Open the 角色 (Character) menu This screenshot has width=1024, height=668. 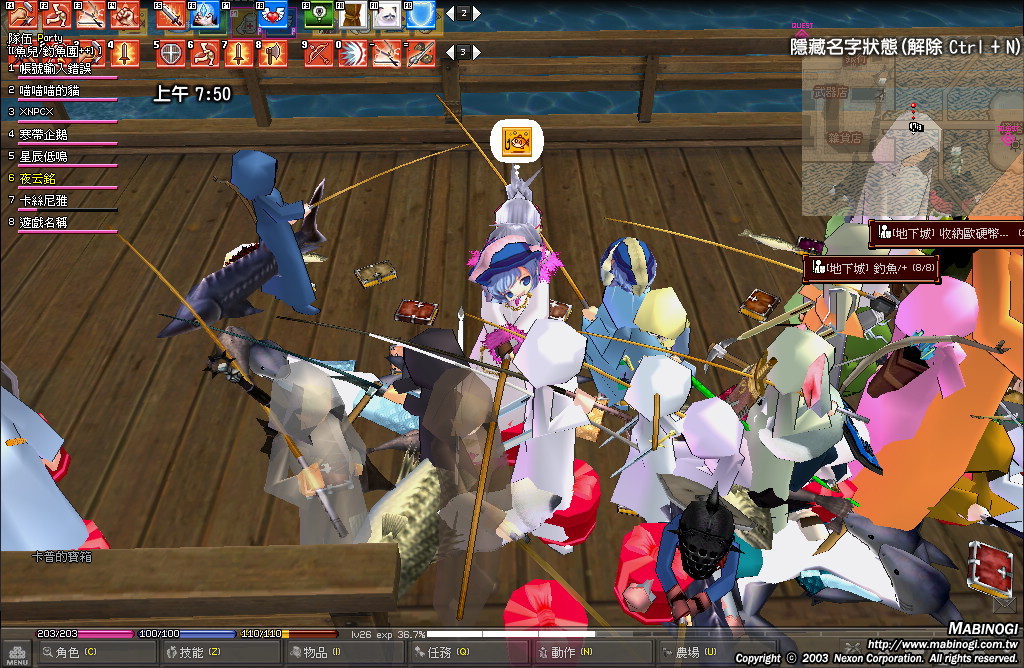coord(70,653)
